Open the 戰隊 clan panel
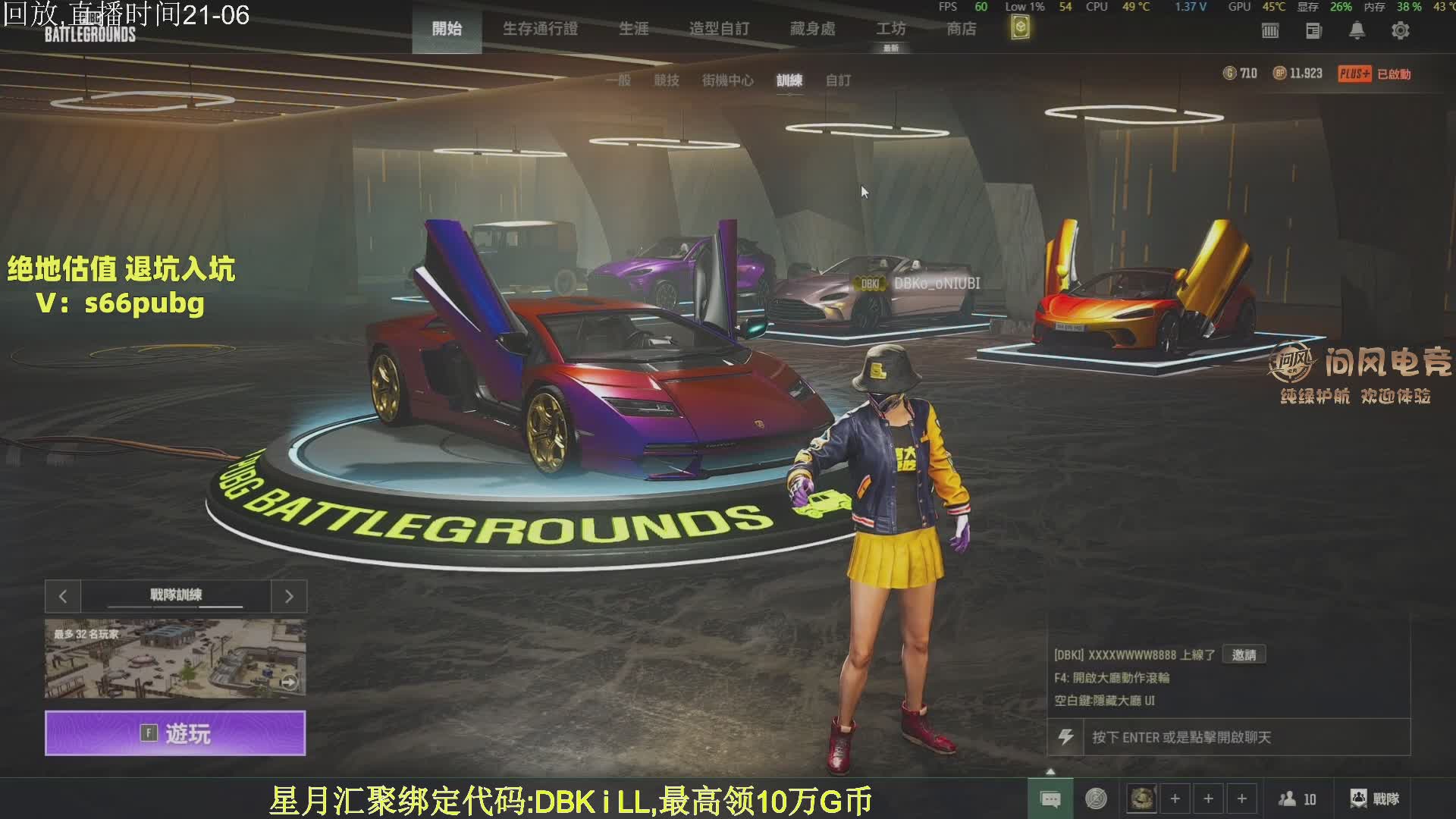The image size is (1456, 819). (x=1375, y=799)
